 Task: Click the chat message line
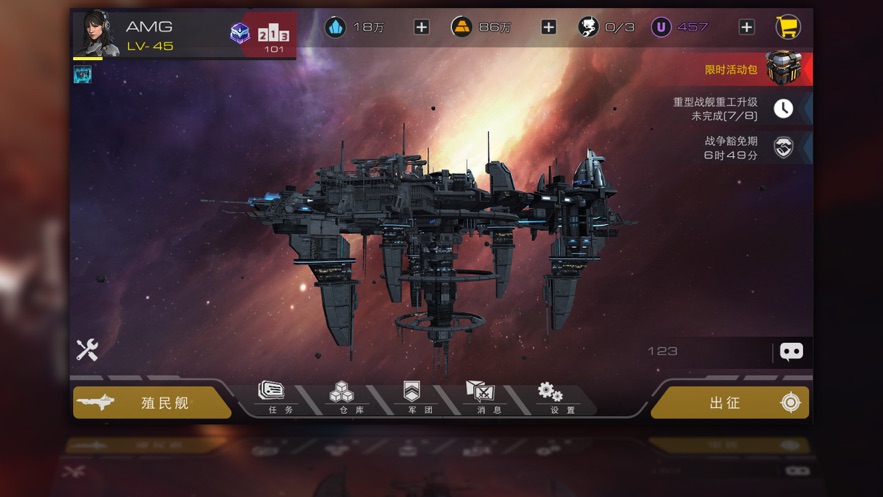[700, 351]
